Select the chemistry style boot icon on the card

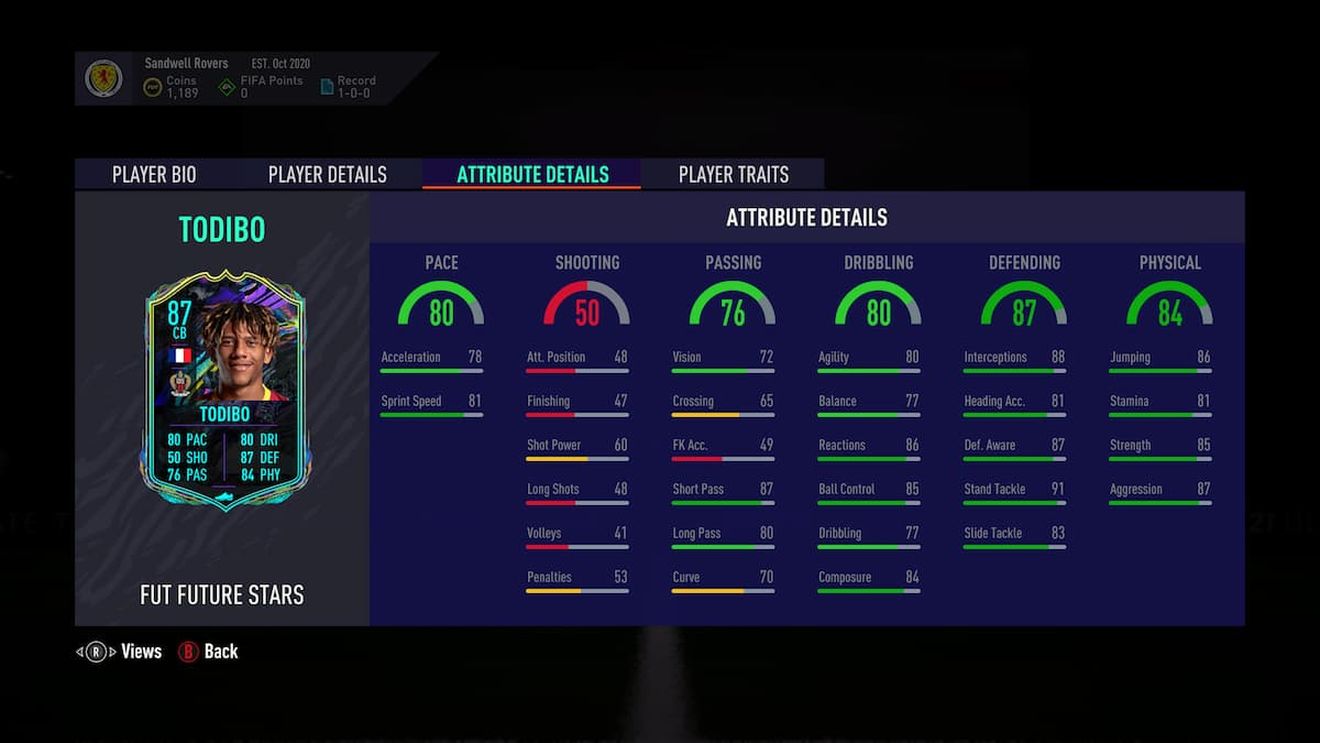pos(224,496)
